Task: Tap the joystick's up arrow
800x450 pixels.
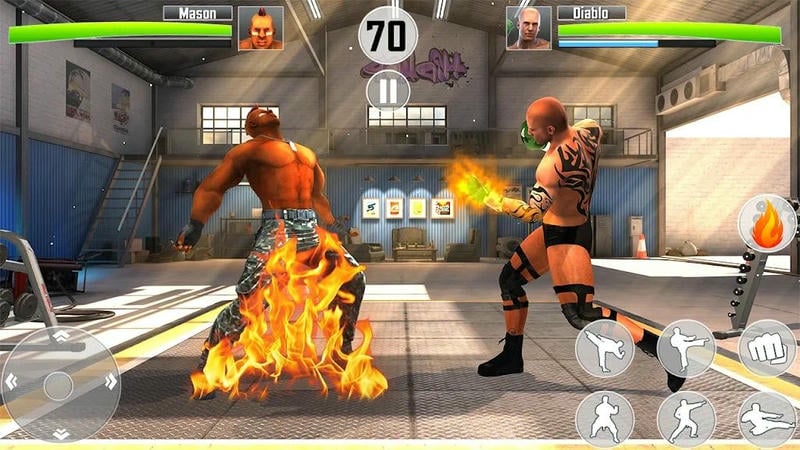Action: 60,337
